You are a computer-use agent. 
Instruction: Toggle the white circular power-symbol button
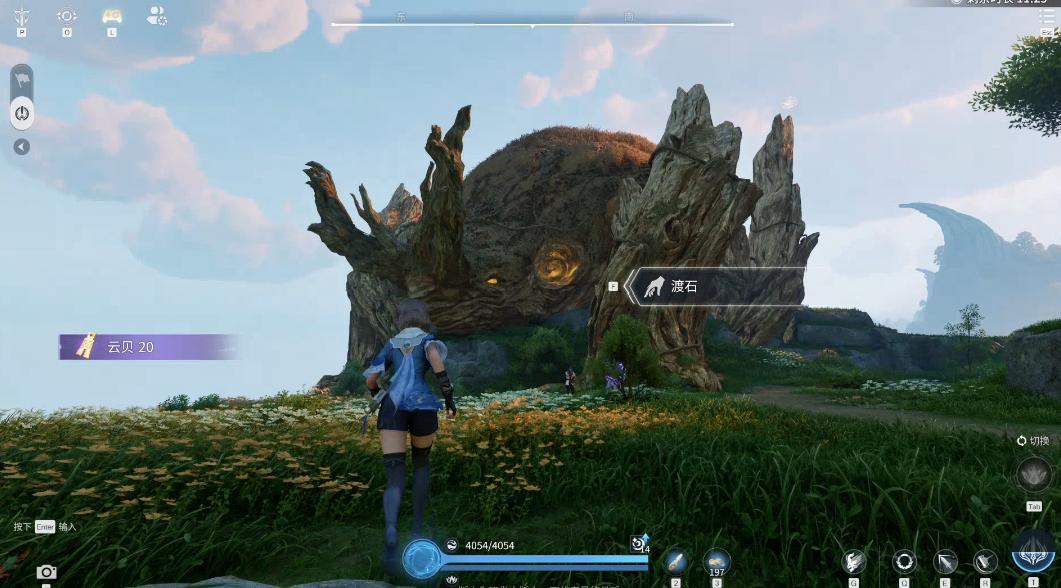22,113
